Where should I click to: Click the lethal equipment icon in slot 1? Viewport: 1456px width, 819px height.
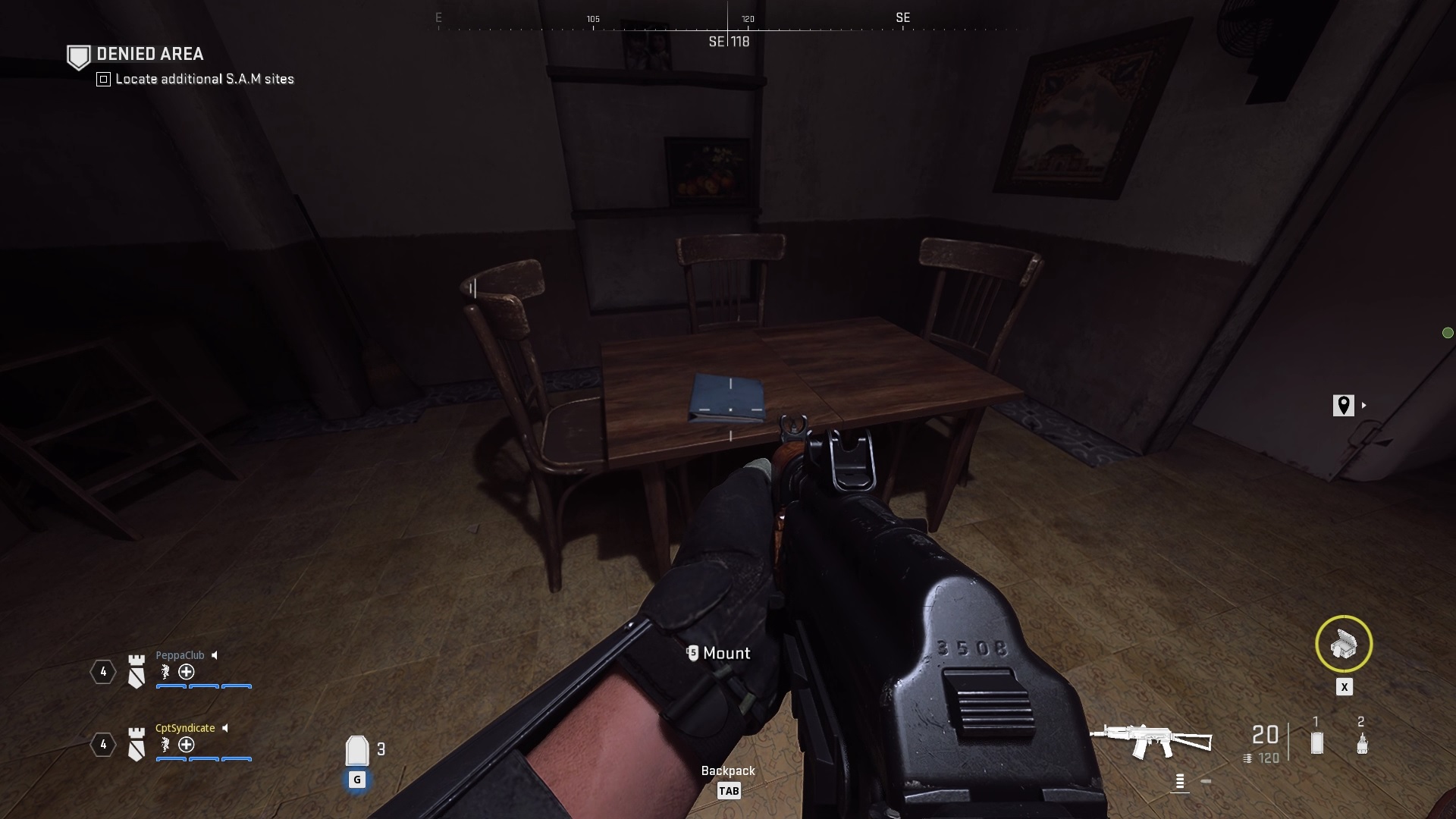pos(1316,742)
